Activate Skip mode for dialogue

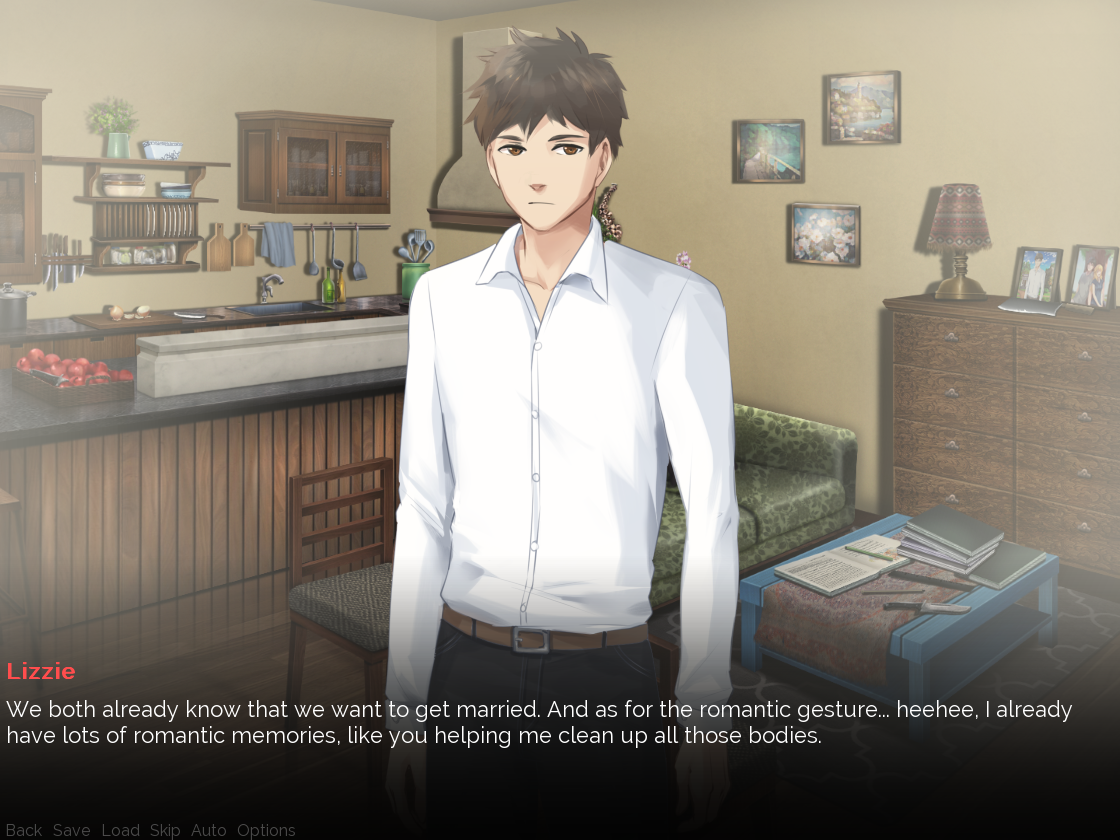tap(165, 830)
